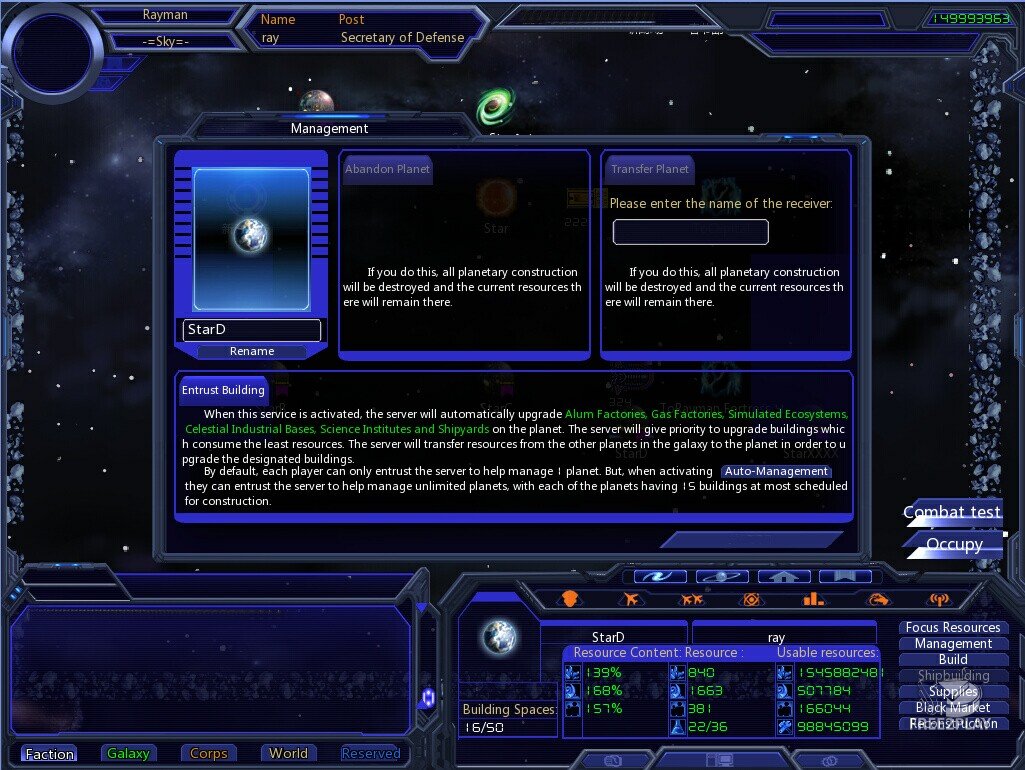
Task: Start a Combat test
Action: pos(952,512)
